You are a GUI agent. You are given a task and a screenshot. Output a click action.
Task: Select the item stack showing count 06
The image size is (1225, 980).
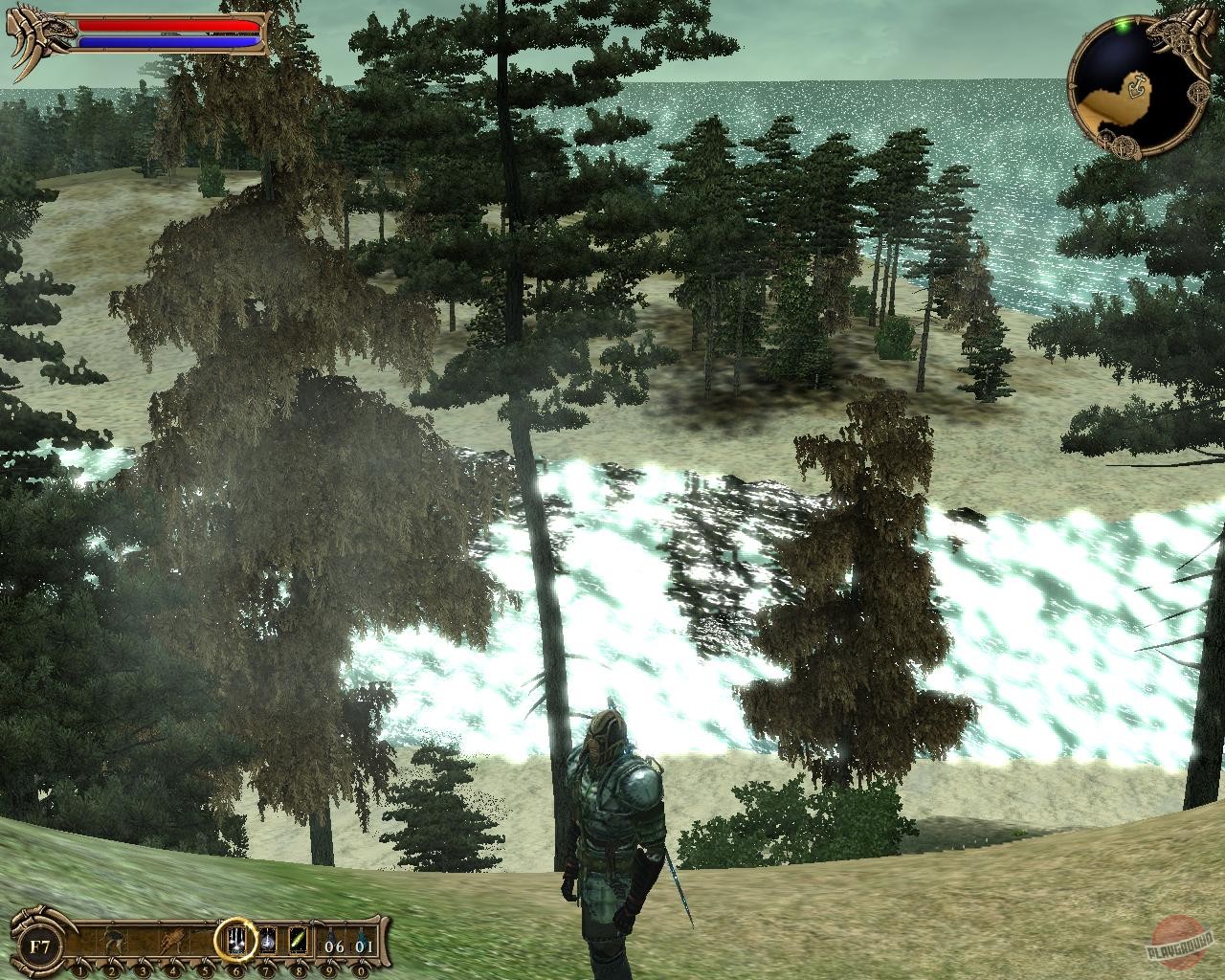click(333, 939)
